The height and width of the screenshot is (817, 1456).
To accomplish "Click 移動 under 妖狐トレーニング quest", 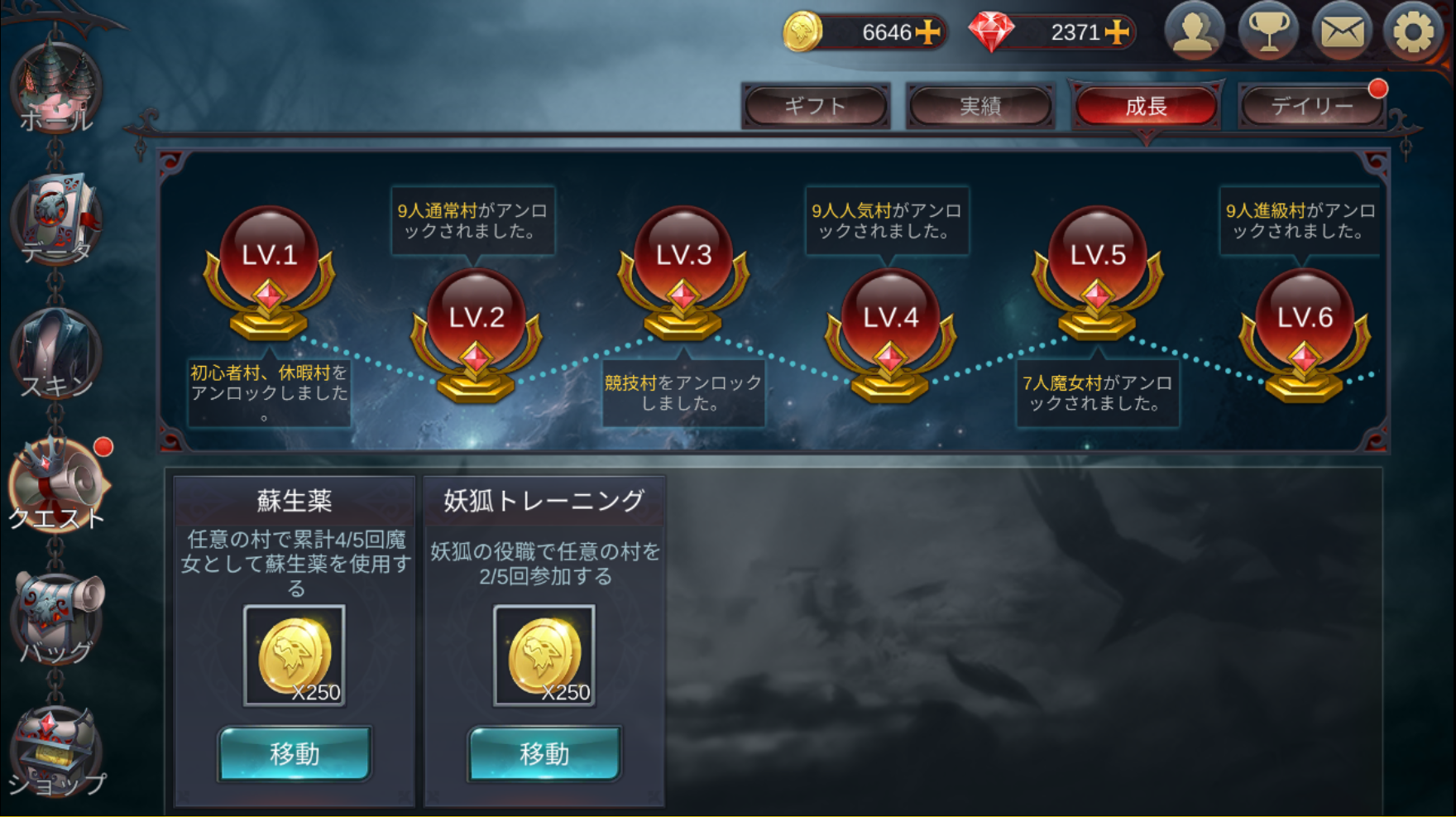I will click(544, 753).
